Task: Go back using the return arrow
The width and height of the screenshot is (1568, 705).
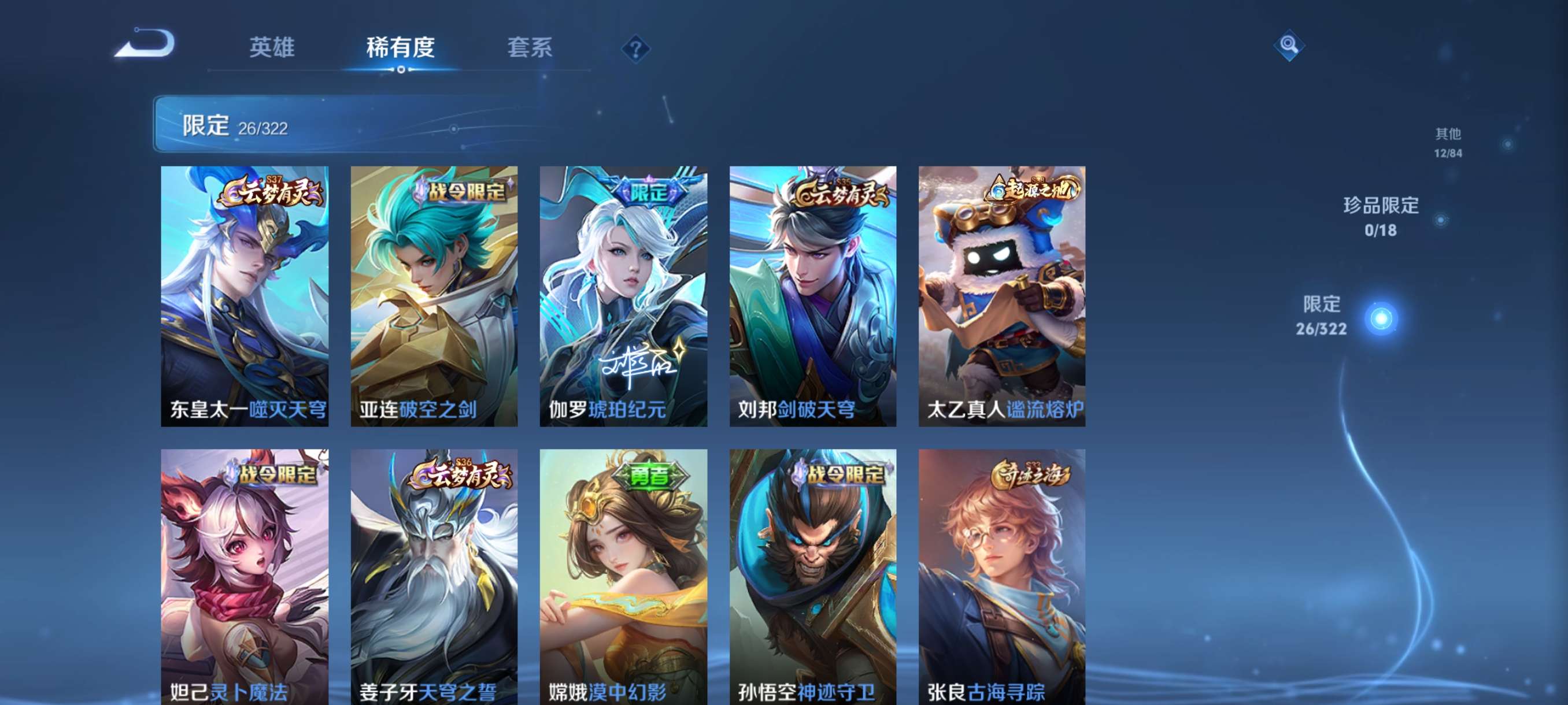Action: (x=146, y=44)
